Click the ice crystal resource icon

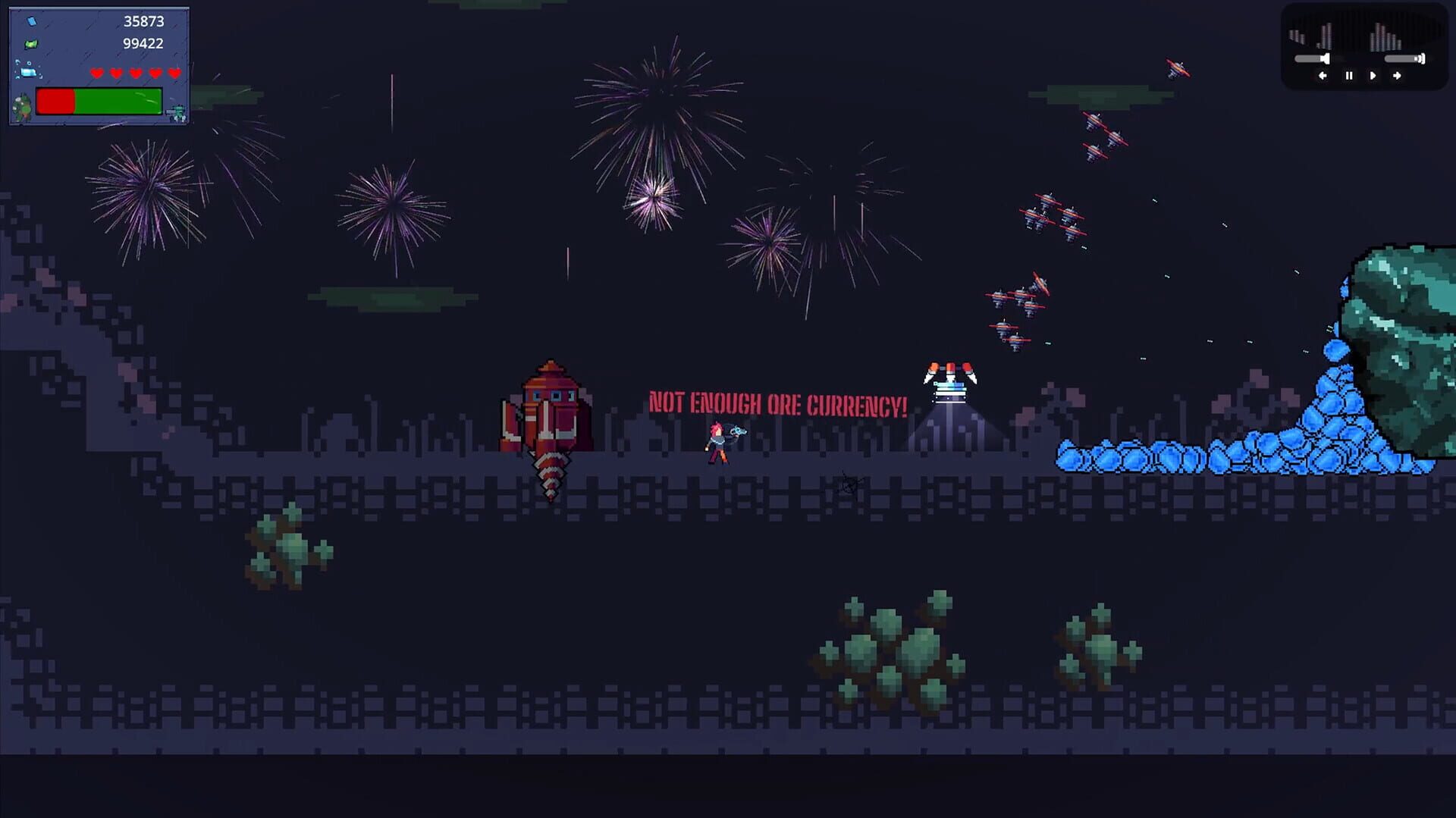tap(28, 72)
